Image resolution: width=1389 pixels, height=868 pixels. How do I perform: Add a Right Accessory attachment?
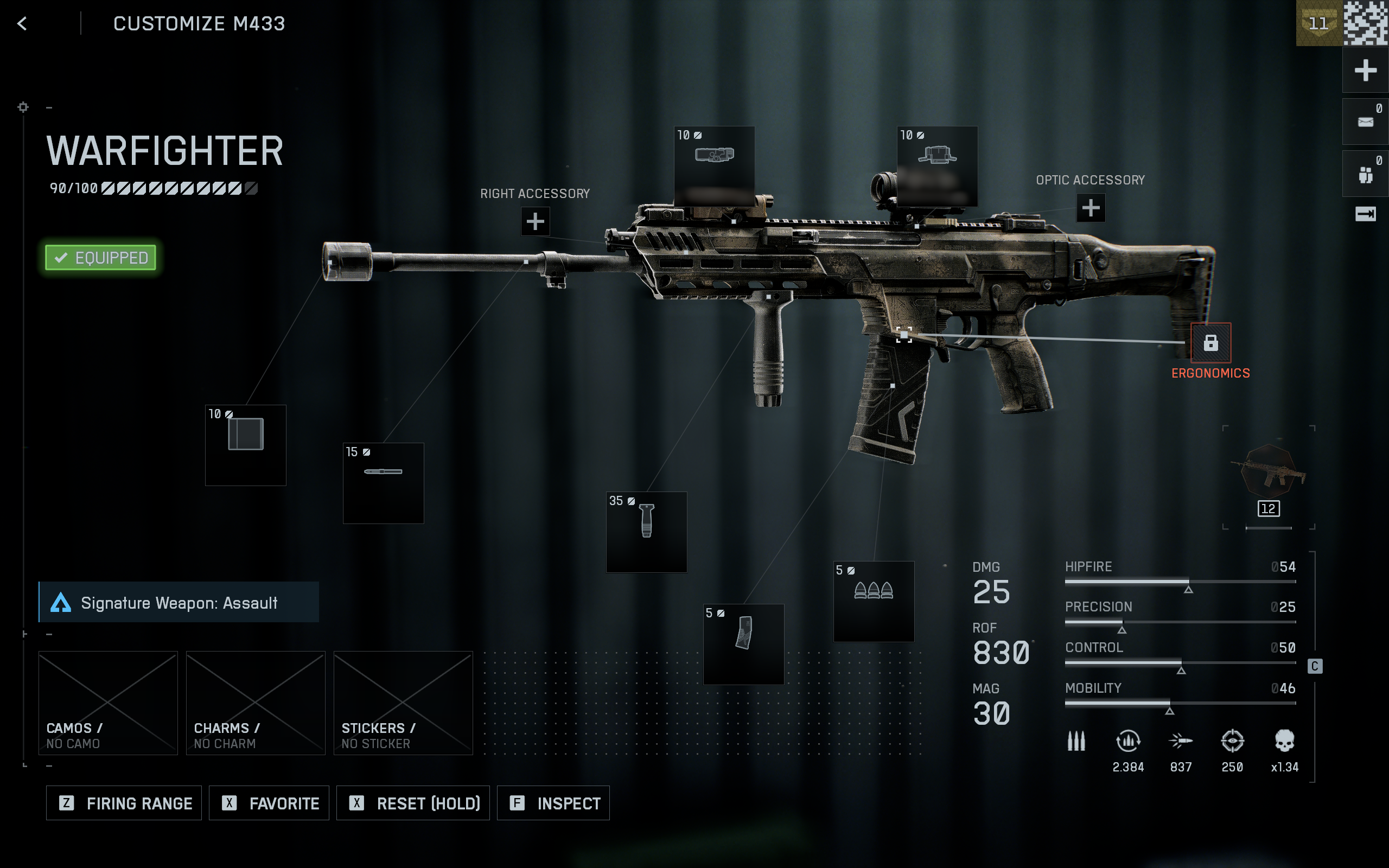pyautogui.click(x=535, y=221)
